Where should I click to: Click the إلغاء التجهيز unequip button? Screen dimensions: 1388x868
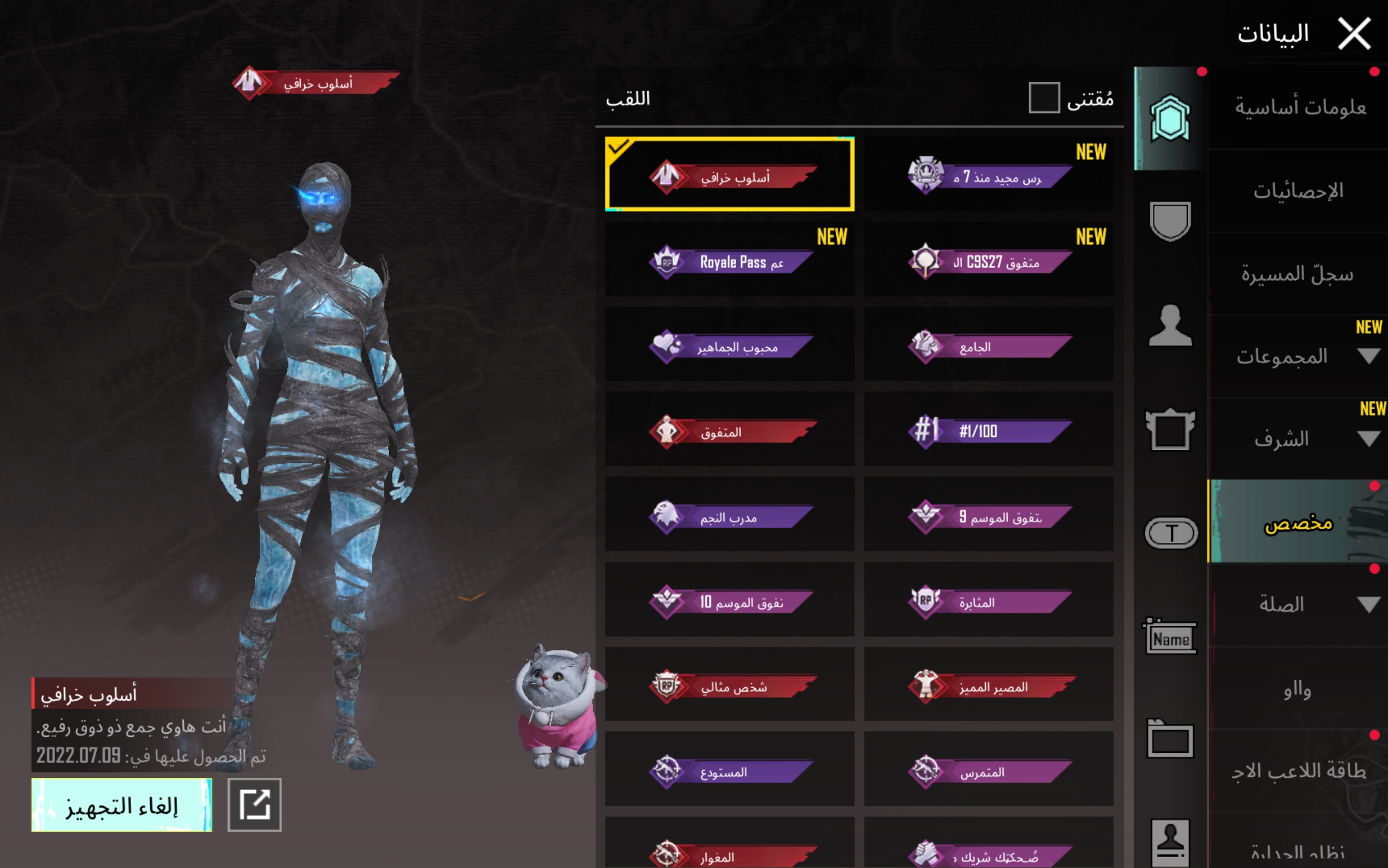point(121,805)
